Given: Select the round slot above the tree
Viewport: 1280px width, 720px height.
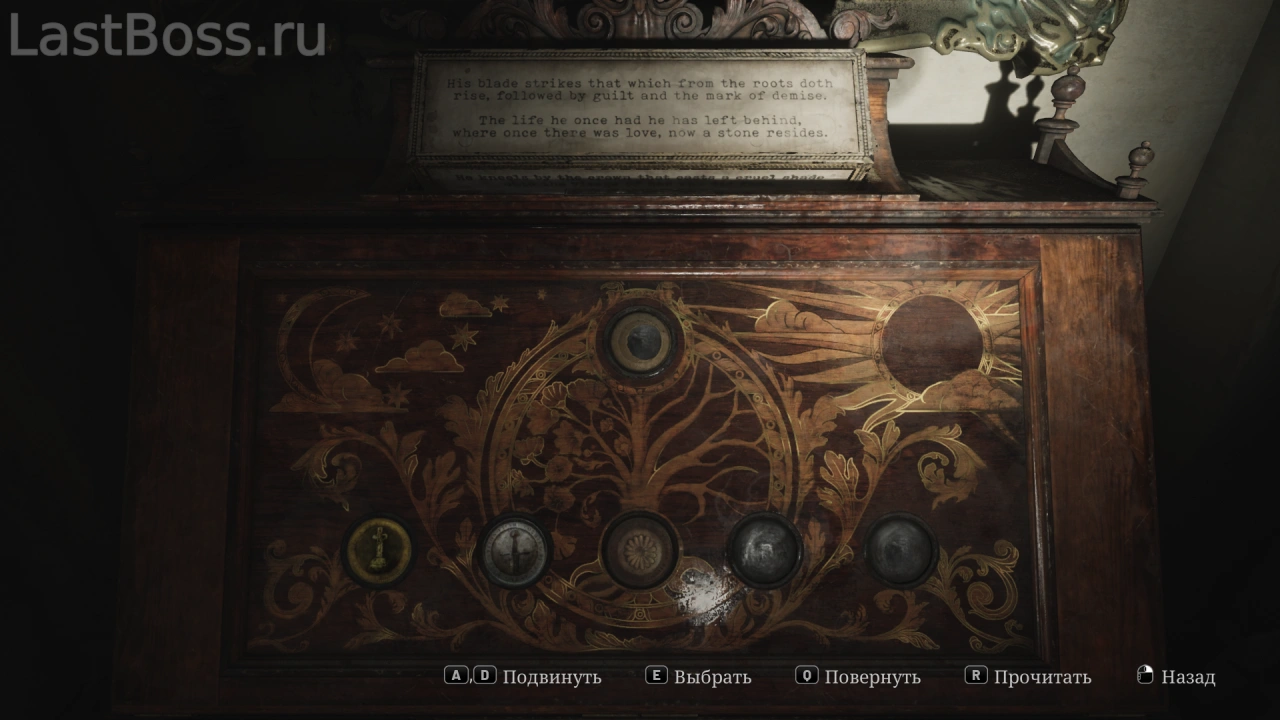Looking at the screenshot, I should point(640,340).
